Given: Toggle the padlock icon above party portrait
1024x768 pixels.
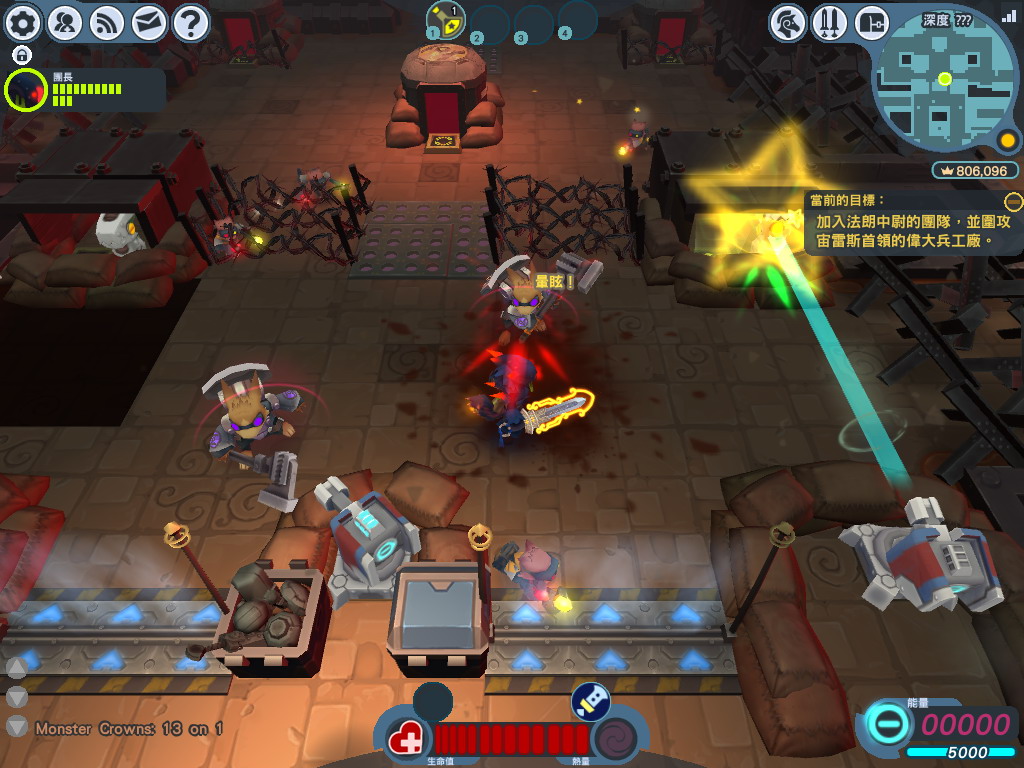Looking at the screenshot, I should [x=22, y=54].
